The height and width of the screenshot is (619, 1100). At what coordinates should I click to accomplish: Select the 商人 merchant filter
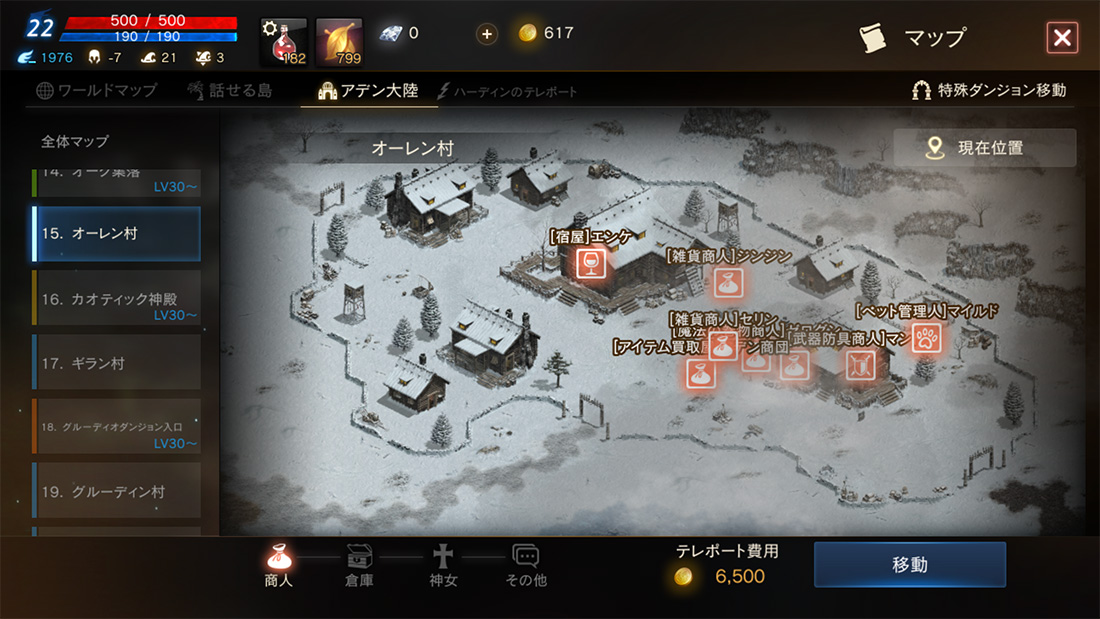click(279, 565)
